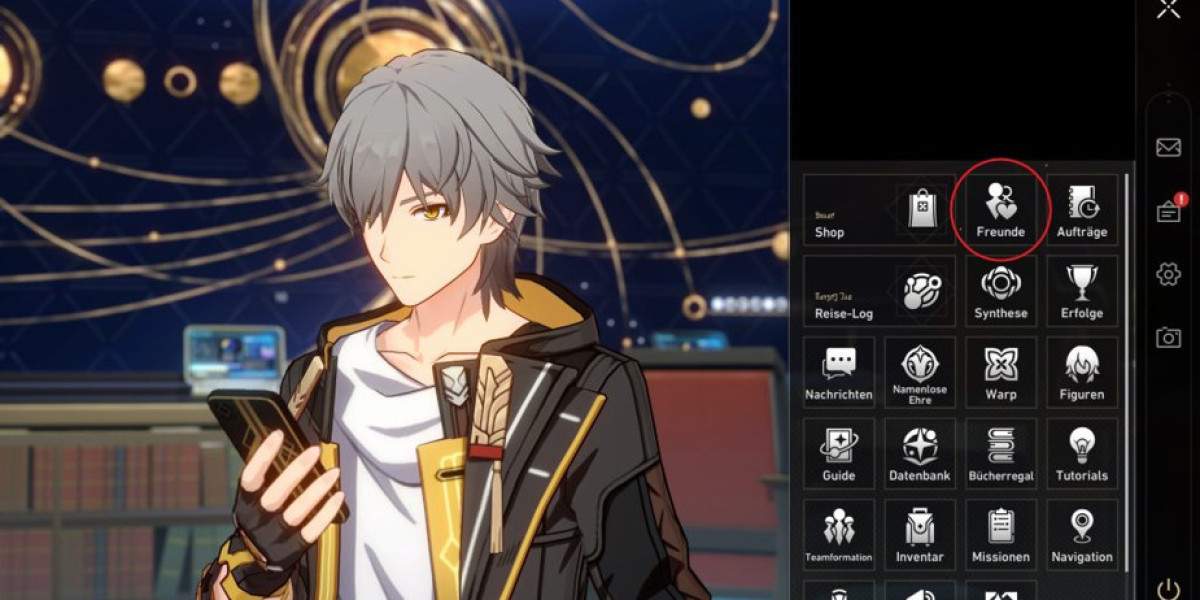The width and height of the screenshot is (1200, 600).
Task: Open the Navigation map tile
Action: [1082, 534]
